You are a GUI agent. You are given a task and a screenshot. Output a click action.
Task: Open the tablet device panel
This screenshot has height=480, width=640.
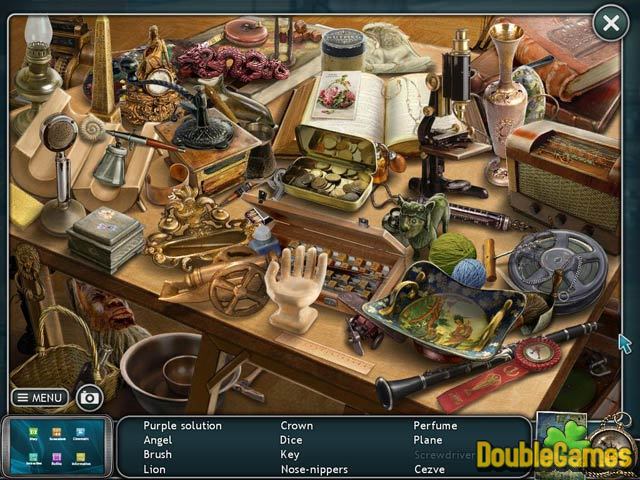[x=56, y=444]
